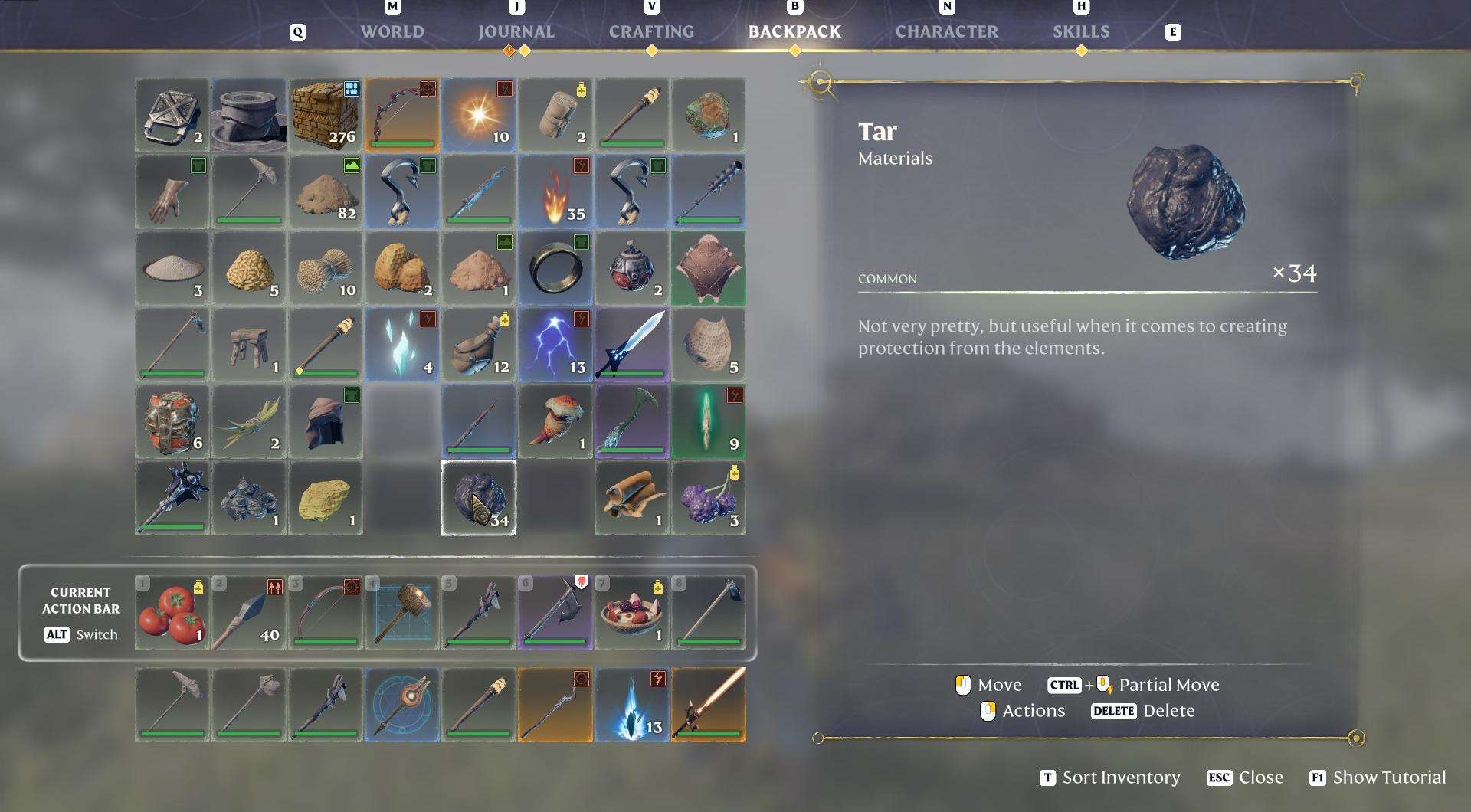Select the tomatoes in action bar slot 1

click(x=172, y=613)
